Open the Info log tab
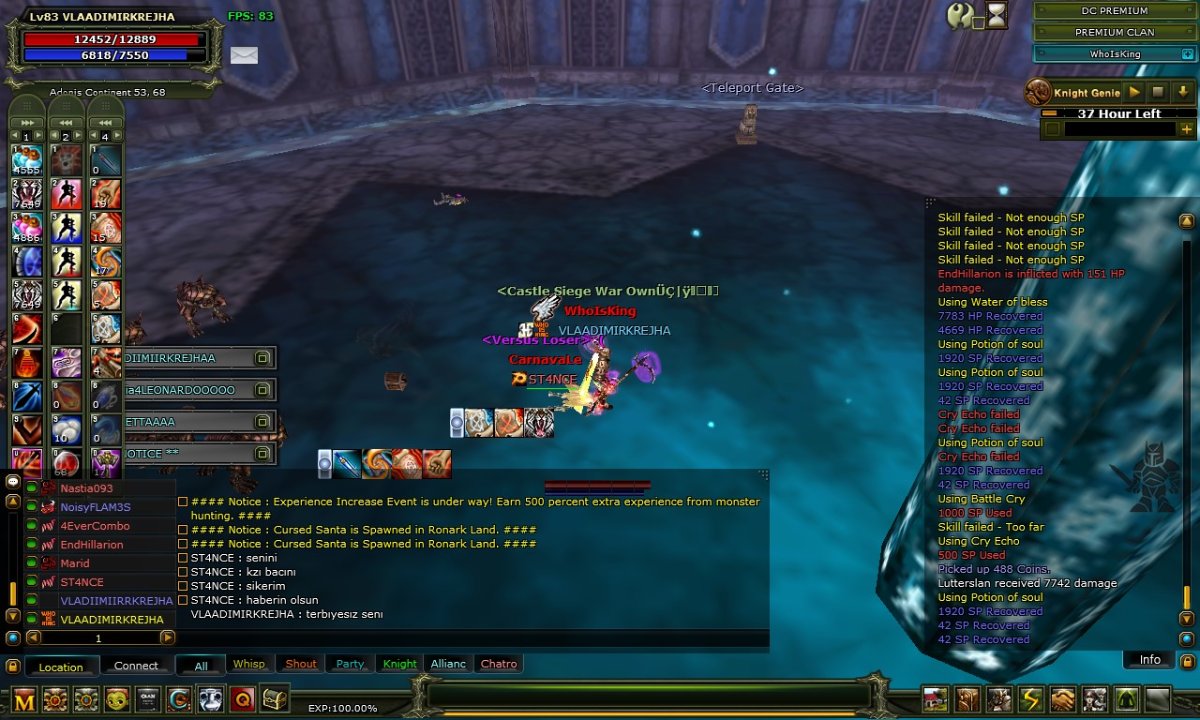The image size is (1200, 720). [x=1150, y=659]
